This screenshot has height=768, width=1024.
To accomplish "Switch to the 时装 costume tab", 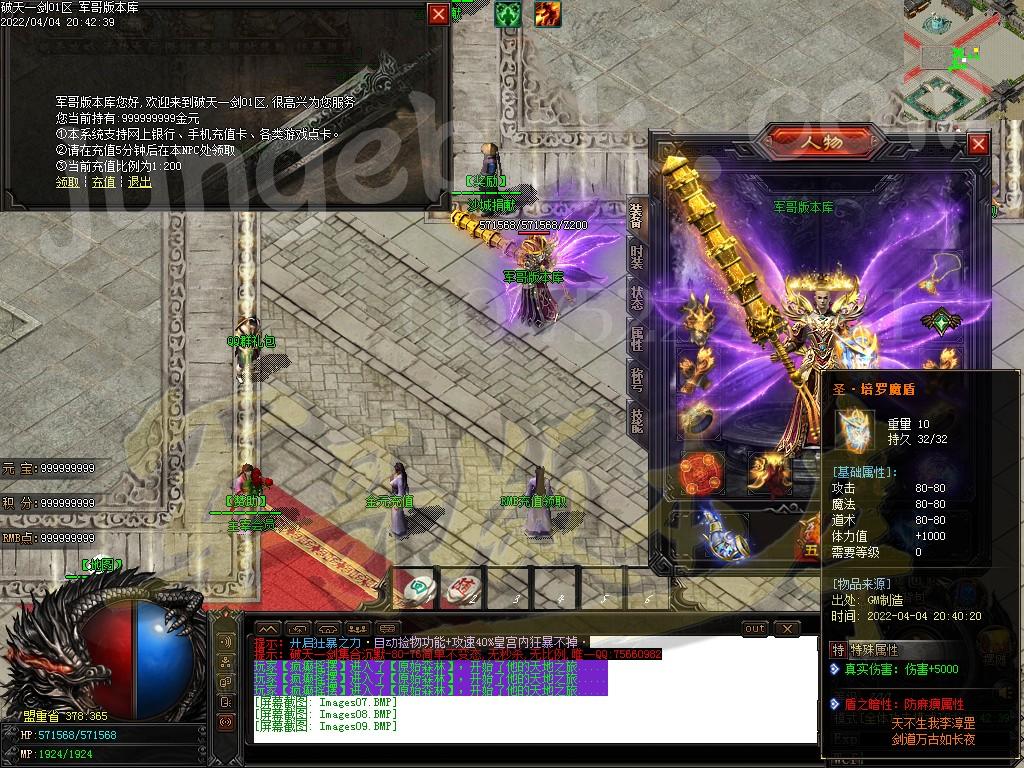I will click(636, 256).
